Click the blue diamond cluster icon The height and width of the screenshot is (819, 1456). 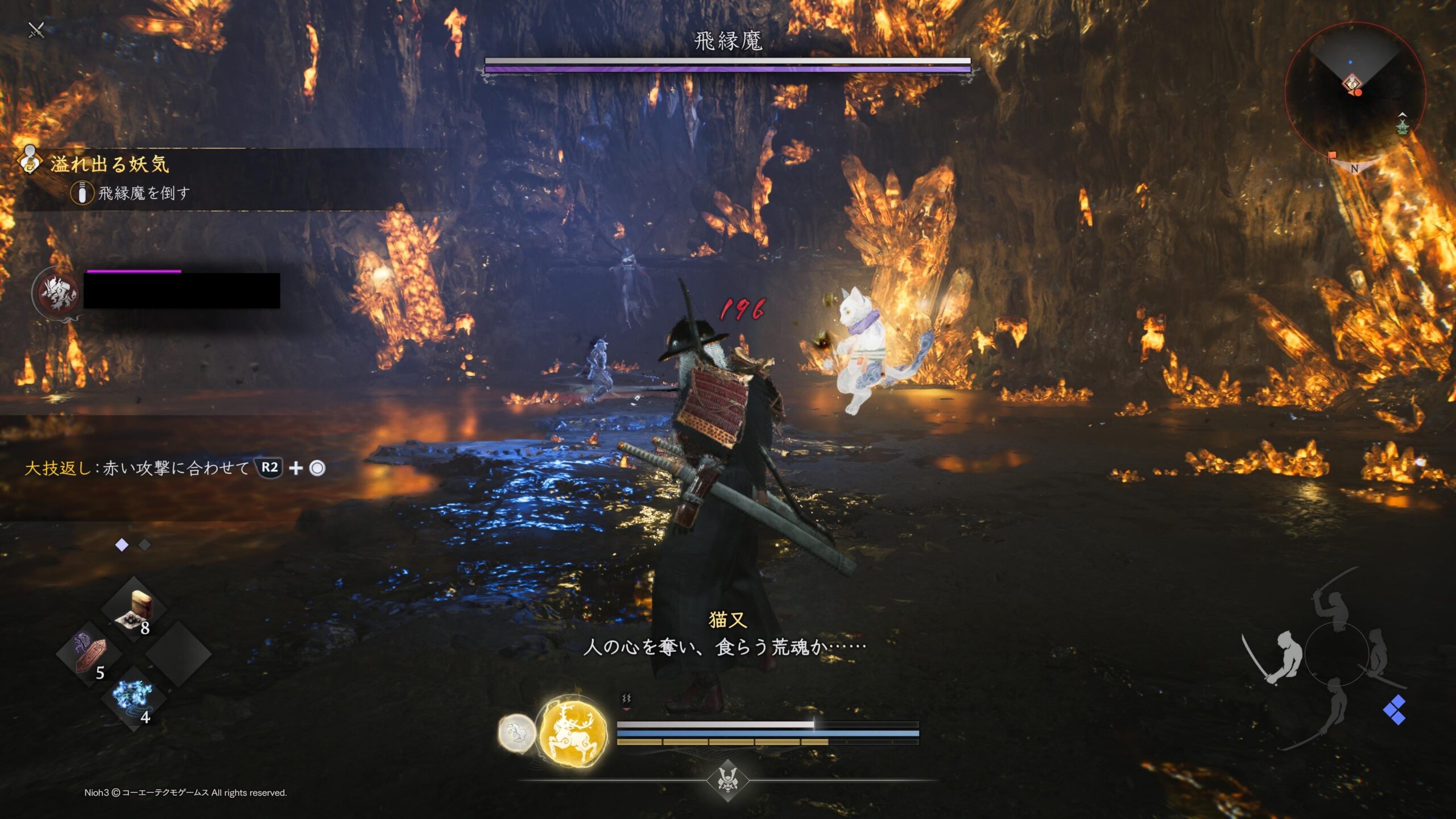point(1395,710)
